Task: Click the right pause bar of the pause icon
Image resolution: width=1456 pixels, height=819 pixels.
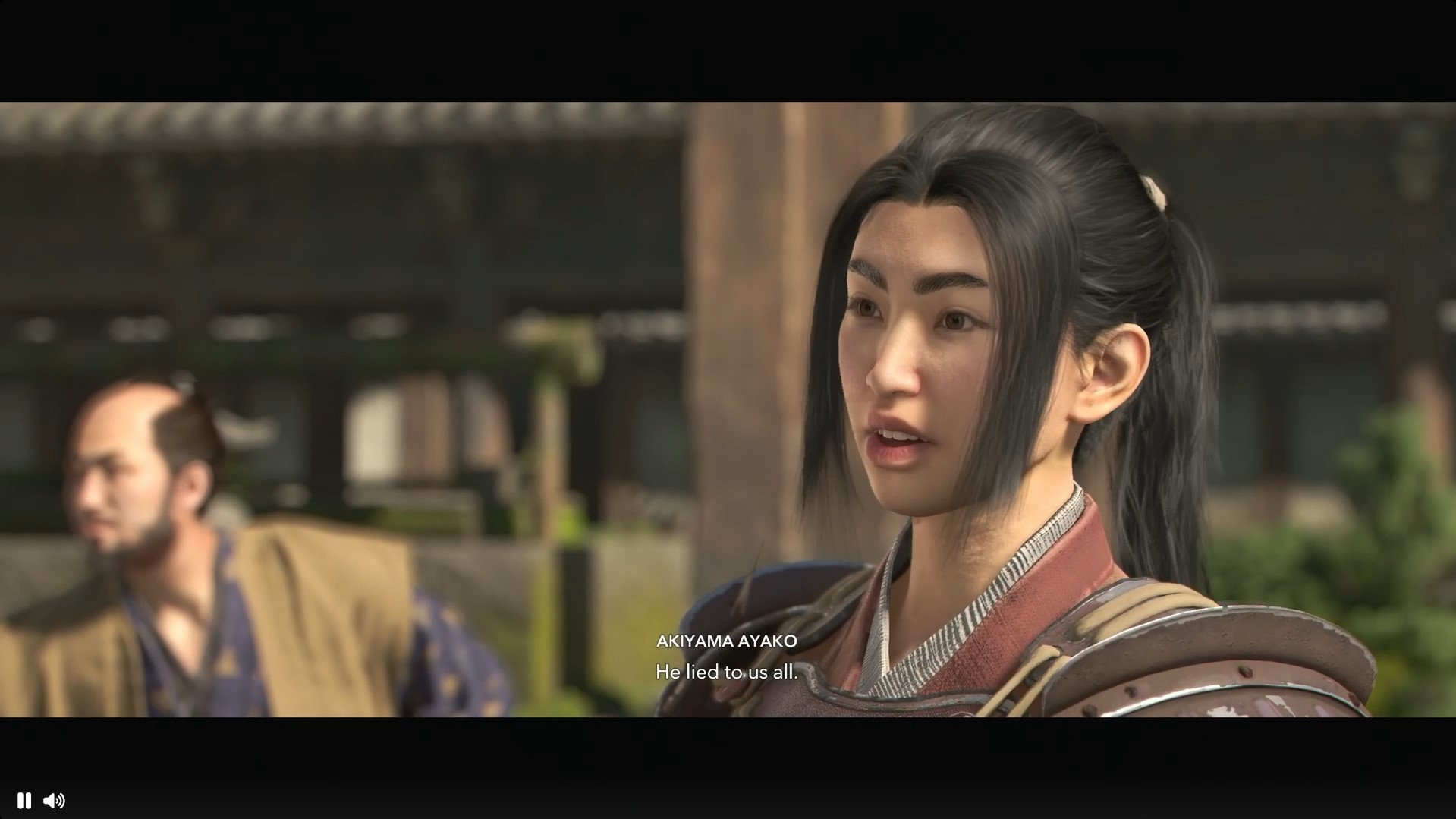Action: (x=27, y=801)
